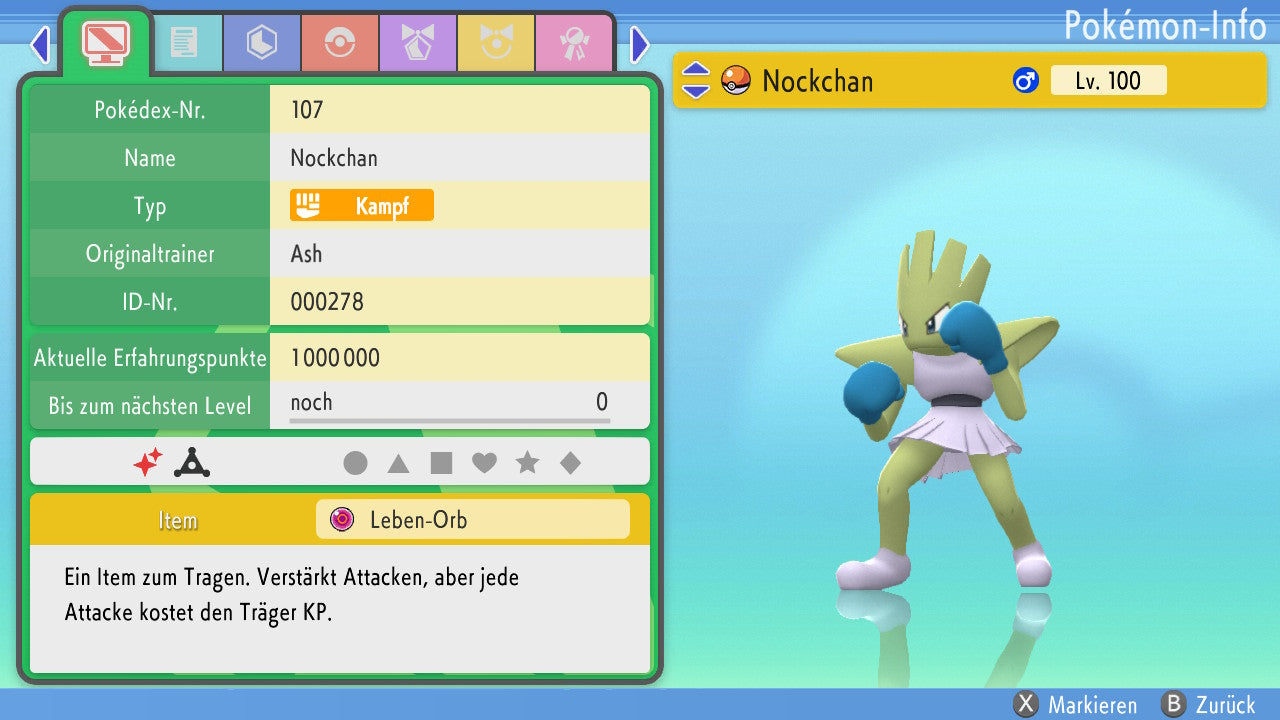This screenshot has height=720, width=1280.
Task: Click the left arrow beside the tabs
Action: point(40,44)
